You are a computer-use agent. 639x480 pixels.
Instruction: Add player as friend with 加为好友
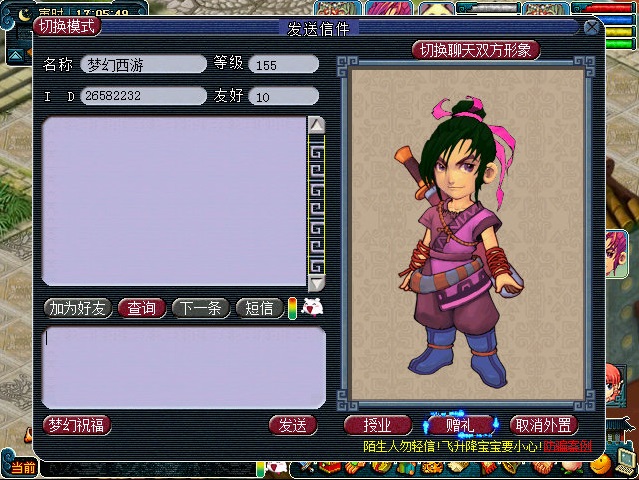(x=77, y=308)
